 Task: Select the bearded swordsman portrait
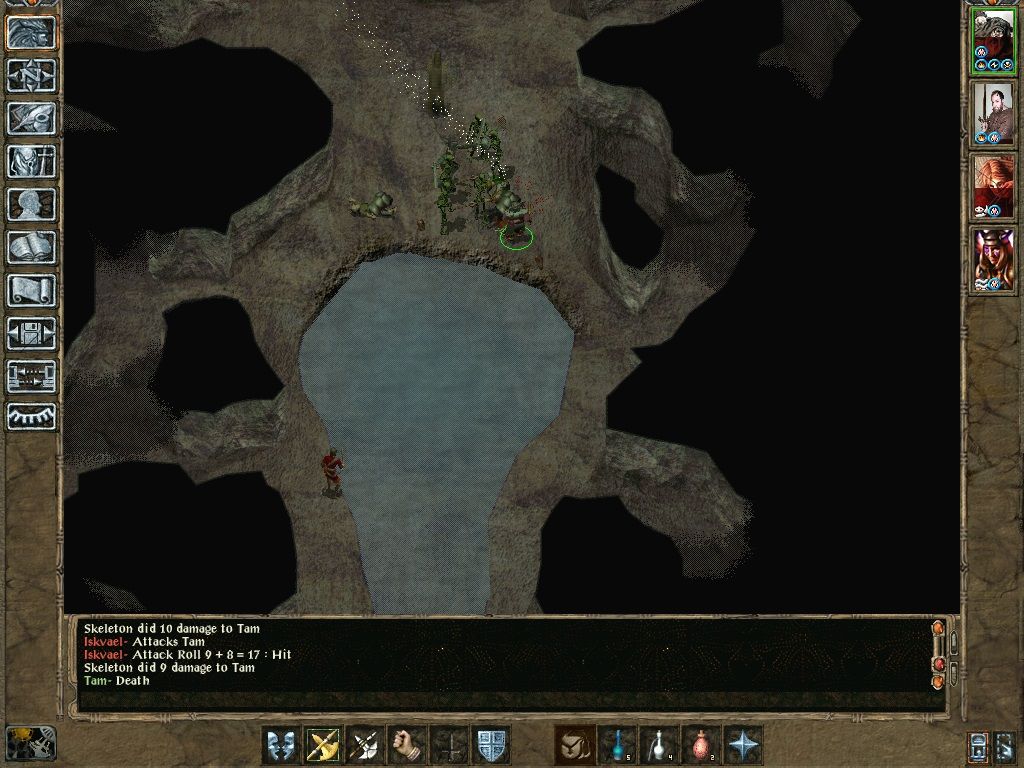993,113
